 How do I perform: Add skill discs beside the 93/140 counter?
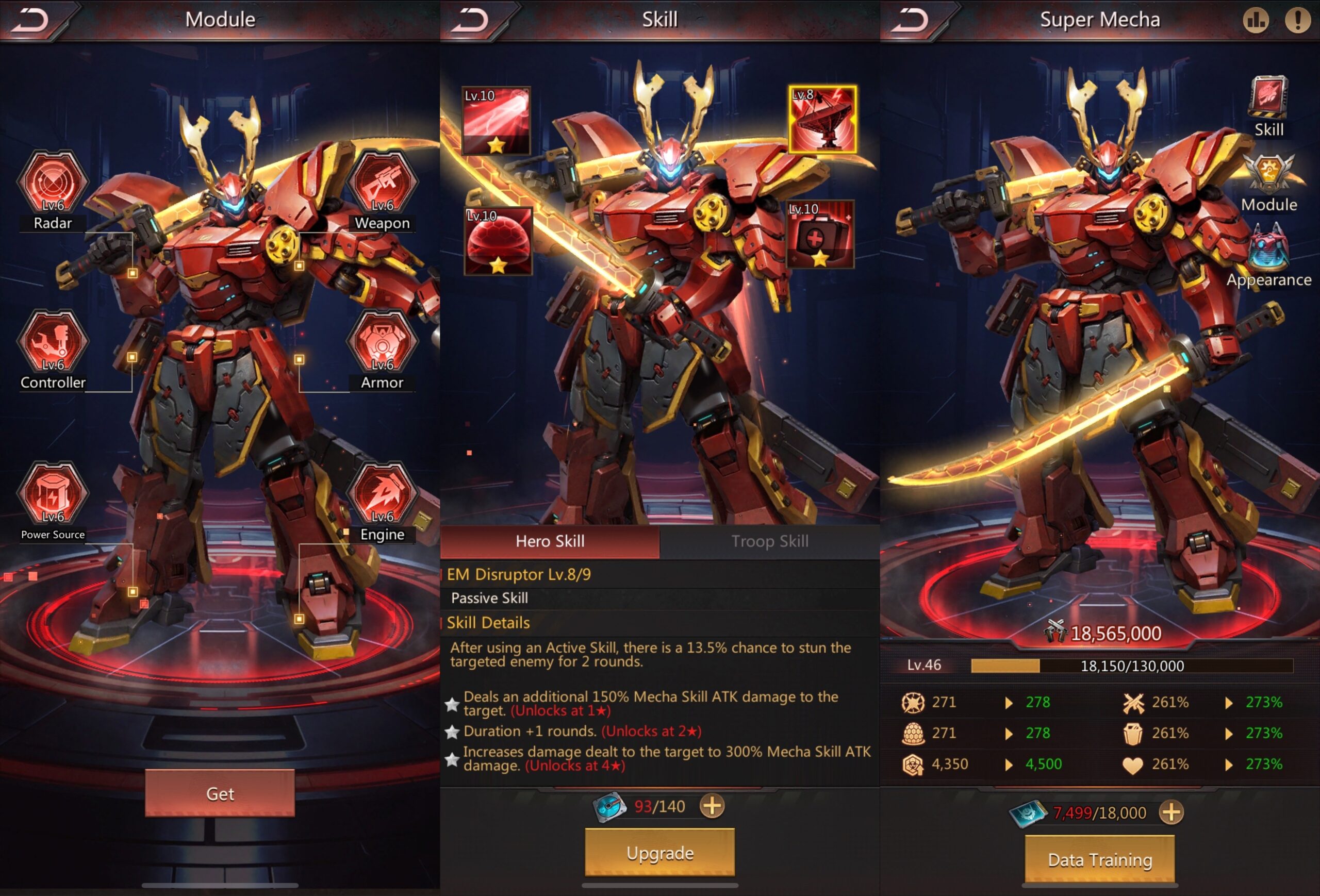coord(712,806)
